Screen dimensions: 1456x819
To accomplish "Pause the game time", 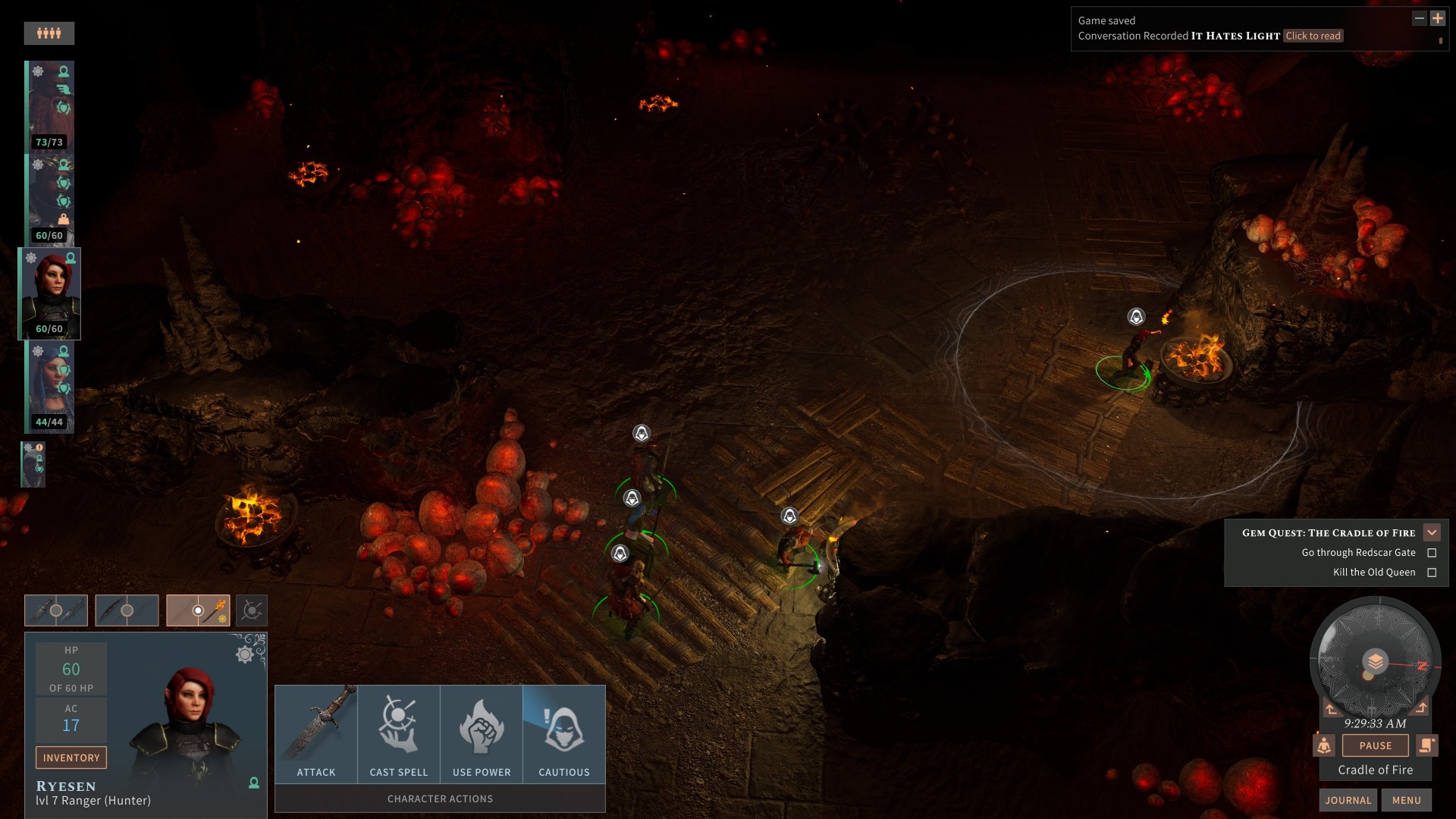I will (x=1375, y=745).
